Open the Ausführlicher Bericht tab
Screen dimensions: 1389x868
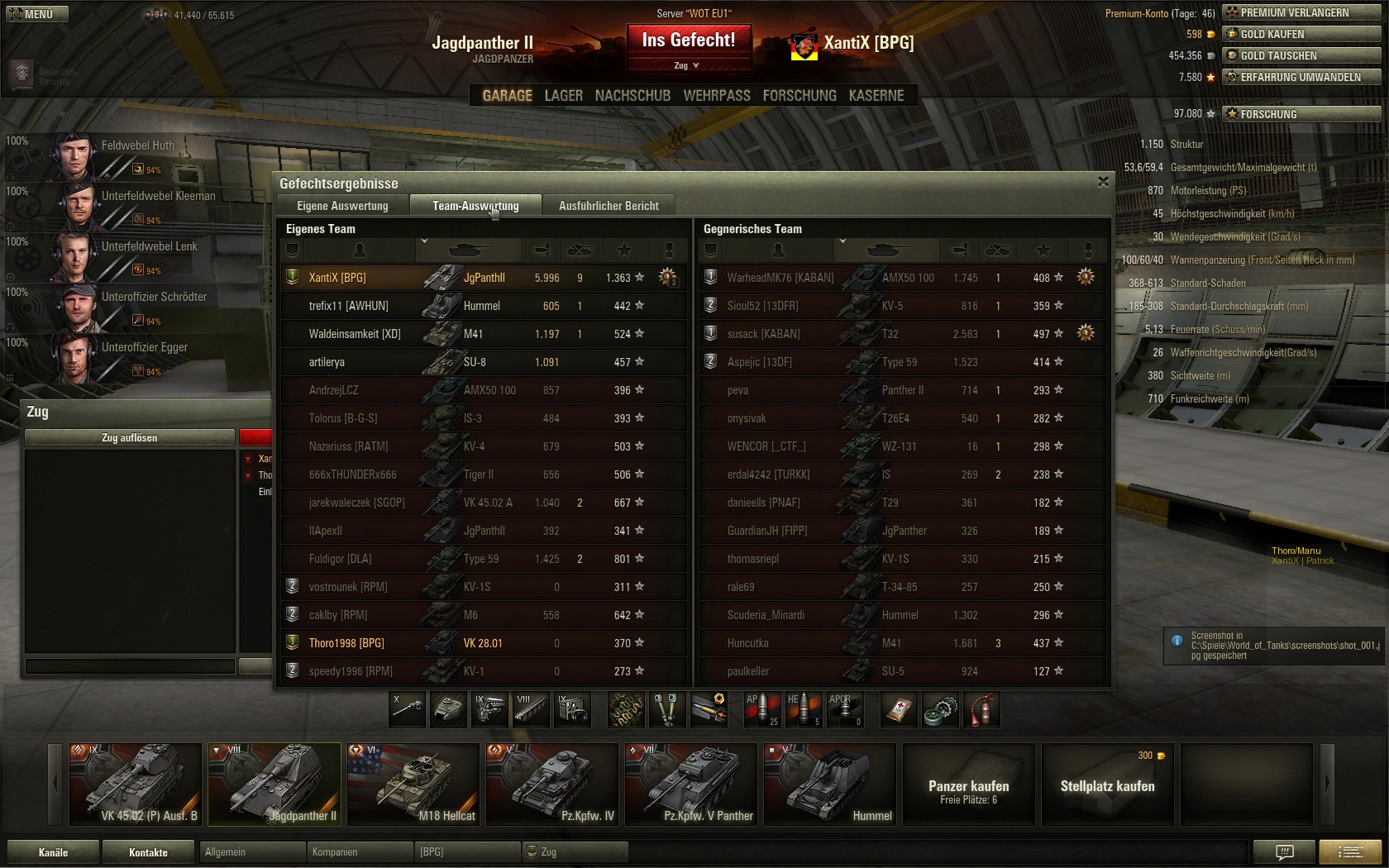[x=609, y=206]
